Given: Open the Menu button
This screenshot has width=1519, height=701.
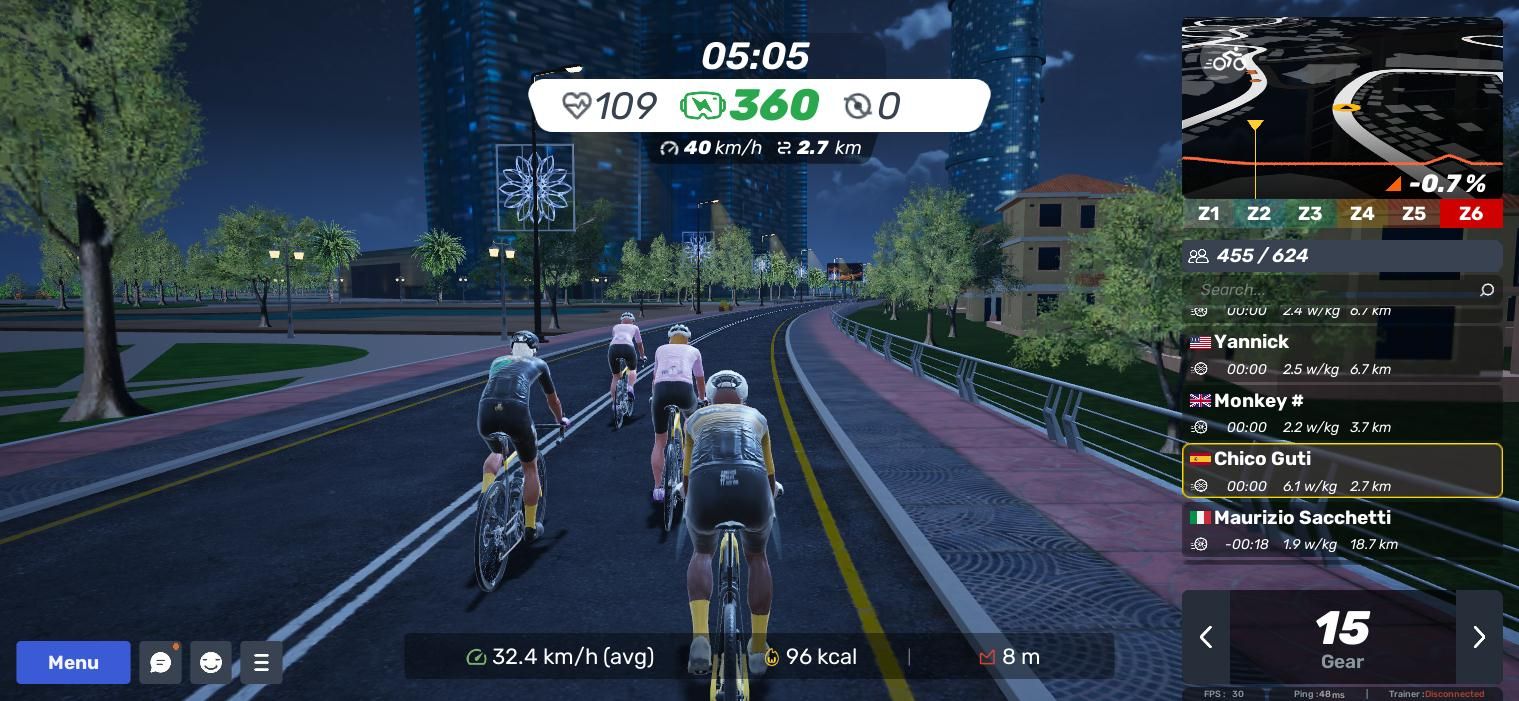Looking at the screenshot, I should [x=73, y=662].
